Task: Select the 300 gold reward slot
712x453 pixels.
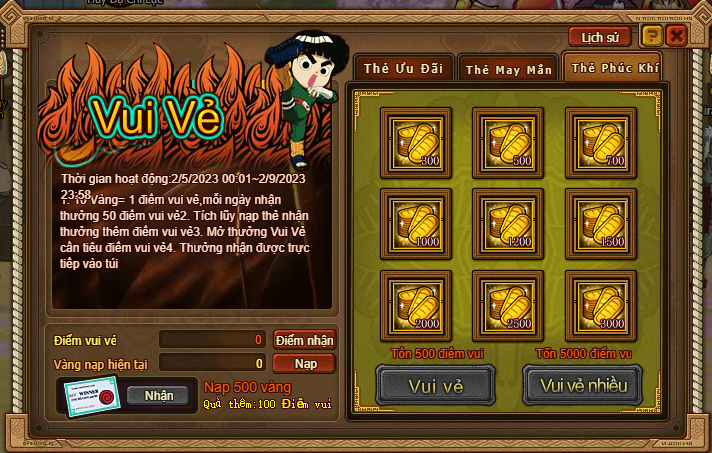Action: (x=415, y=141)
